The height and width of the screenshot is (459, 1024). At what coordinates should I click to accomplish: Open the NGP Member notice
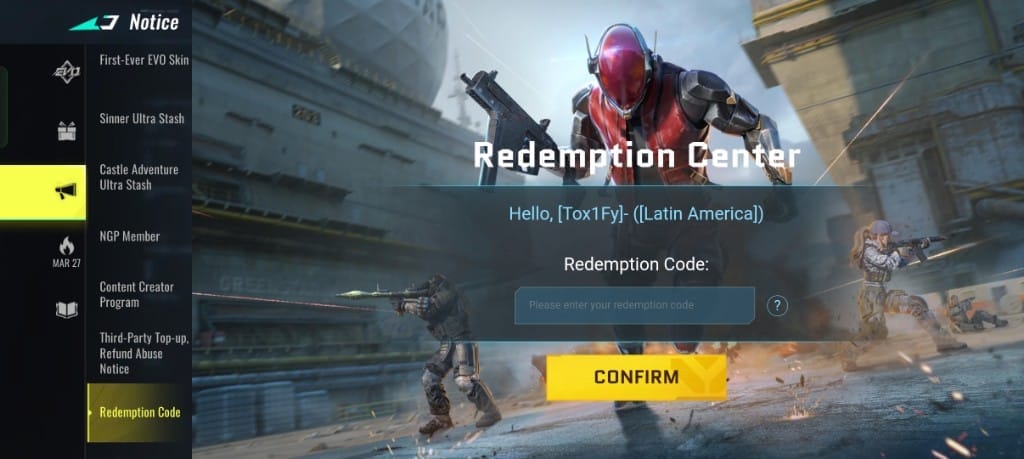click(x=130, y=236)
